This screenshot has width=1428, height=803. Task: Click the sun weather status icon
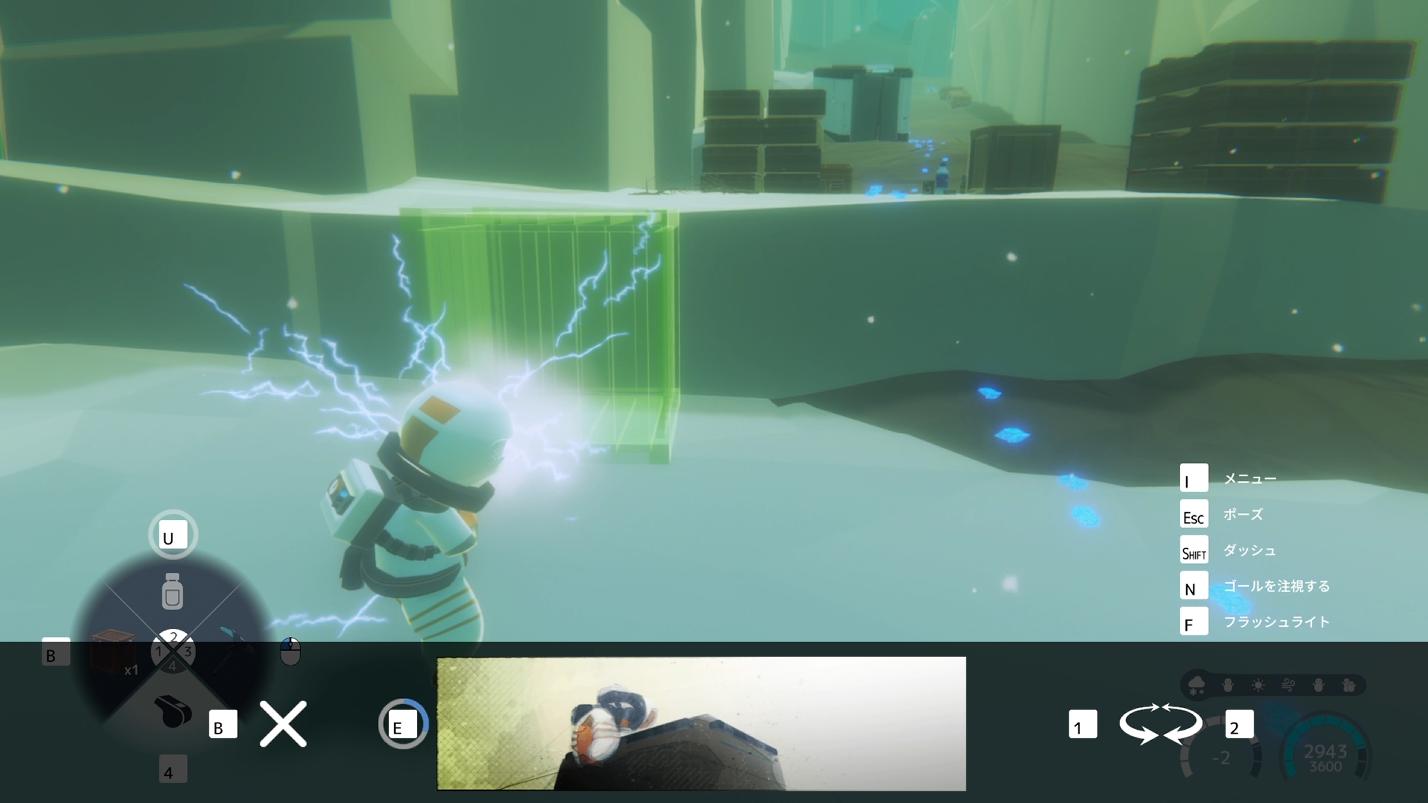point(1258,684)
